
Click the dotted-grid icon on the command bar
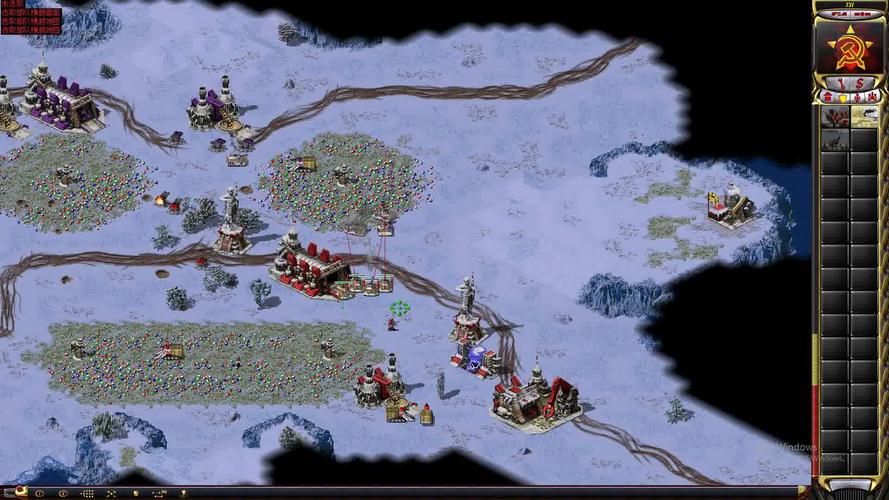(87, 493)
